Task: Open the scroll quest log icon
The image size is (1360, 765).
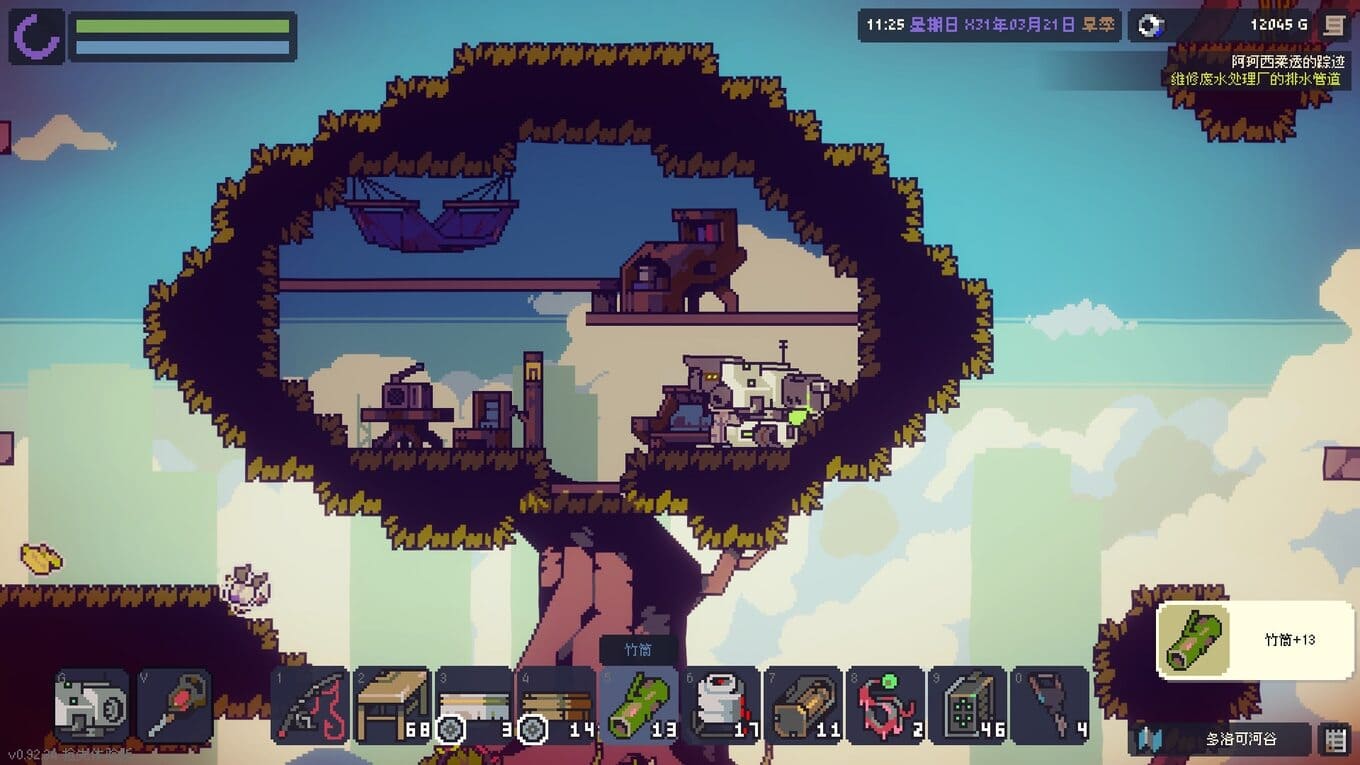Action: 1332,25
